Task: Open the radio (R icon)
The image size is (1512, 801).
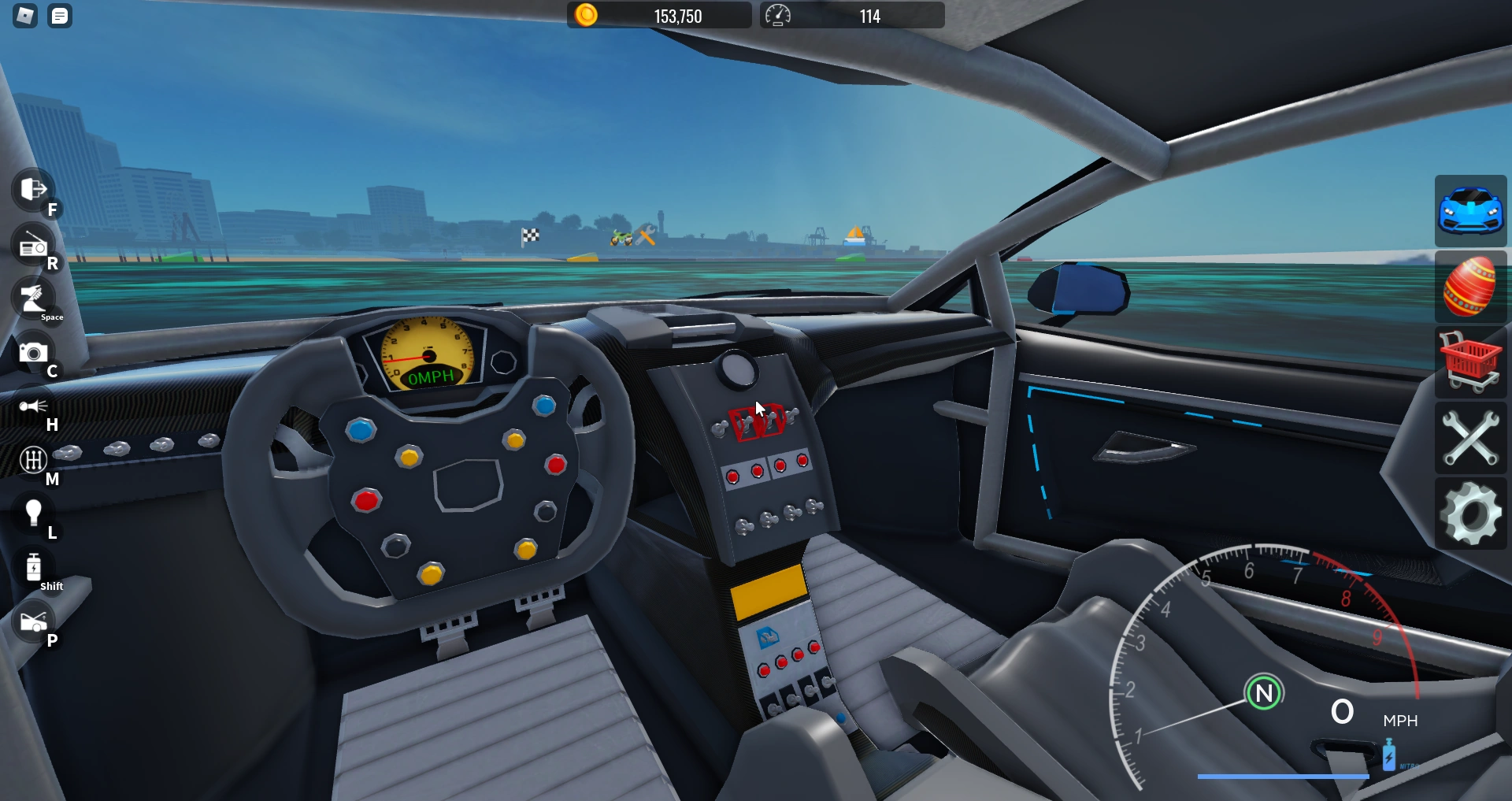Action: coord(31,245)
